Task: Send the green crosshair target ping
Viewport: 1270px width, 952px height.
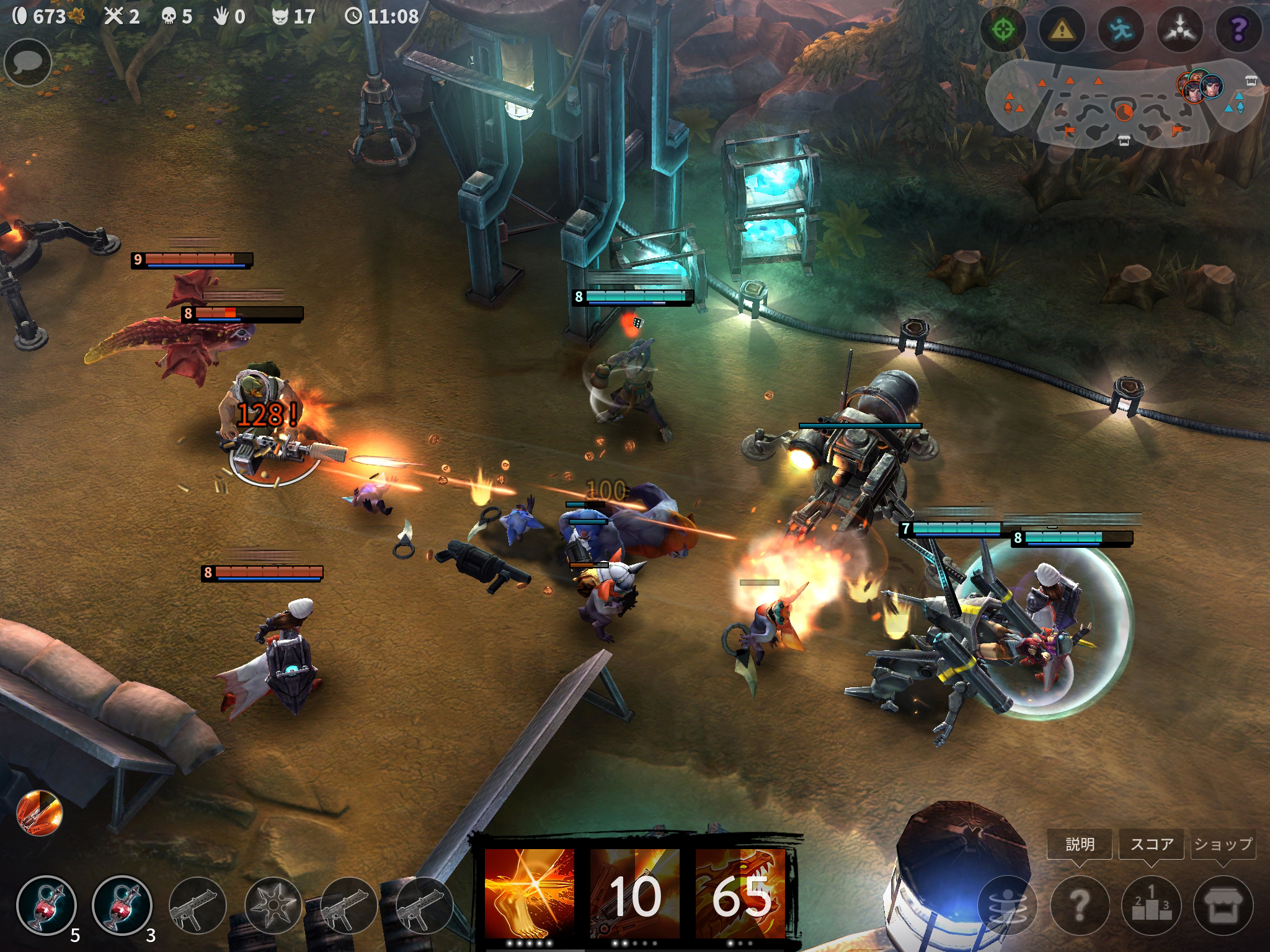Action: coord(1003,30)
